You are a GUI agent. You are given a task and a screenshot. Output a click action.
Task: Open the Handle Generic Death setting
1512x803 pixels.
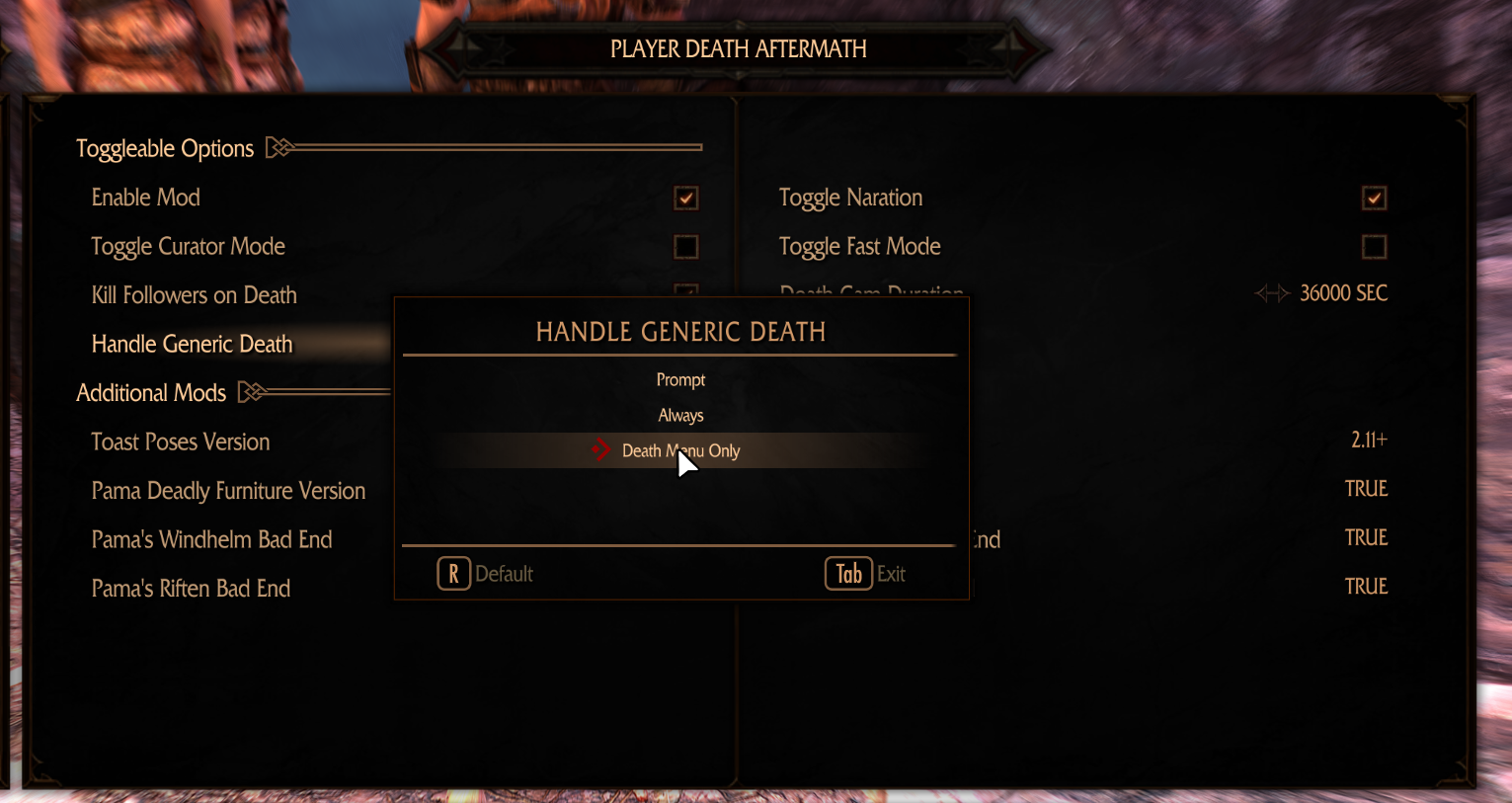click(192, 344)
